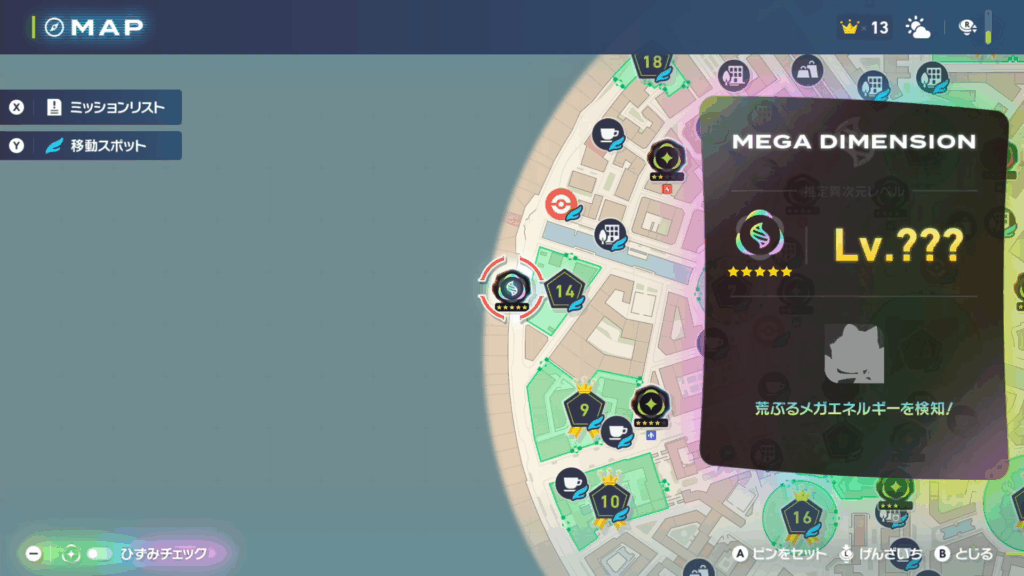
Task: Select the crowned zone 9 marker
Action: click(584, 410)
